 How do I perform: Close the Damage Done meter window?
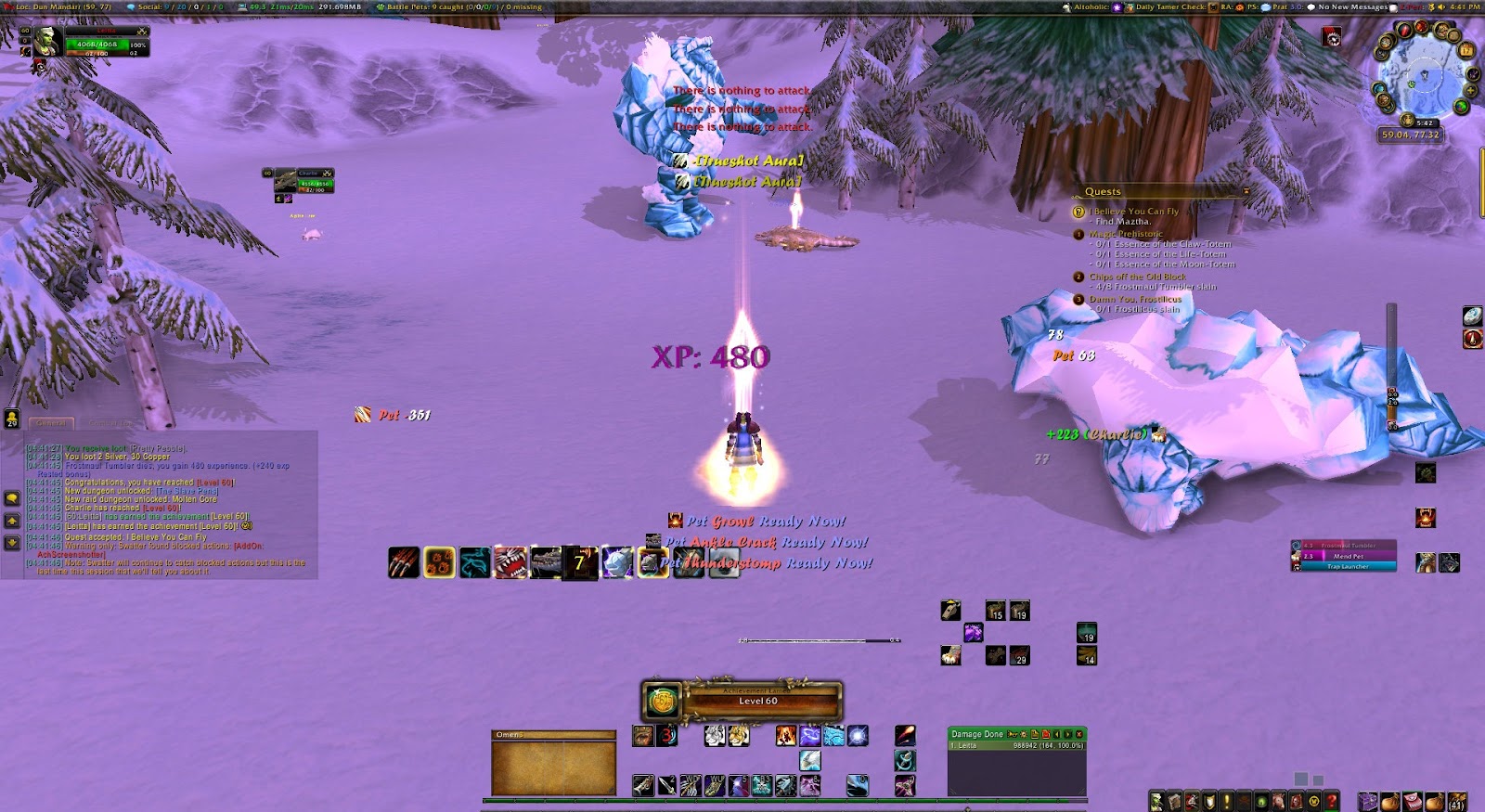1078,734
